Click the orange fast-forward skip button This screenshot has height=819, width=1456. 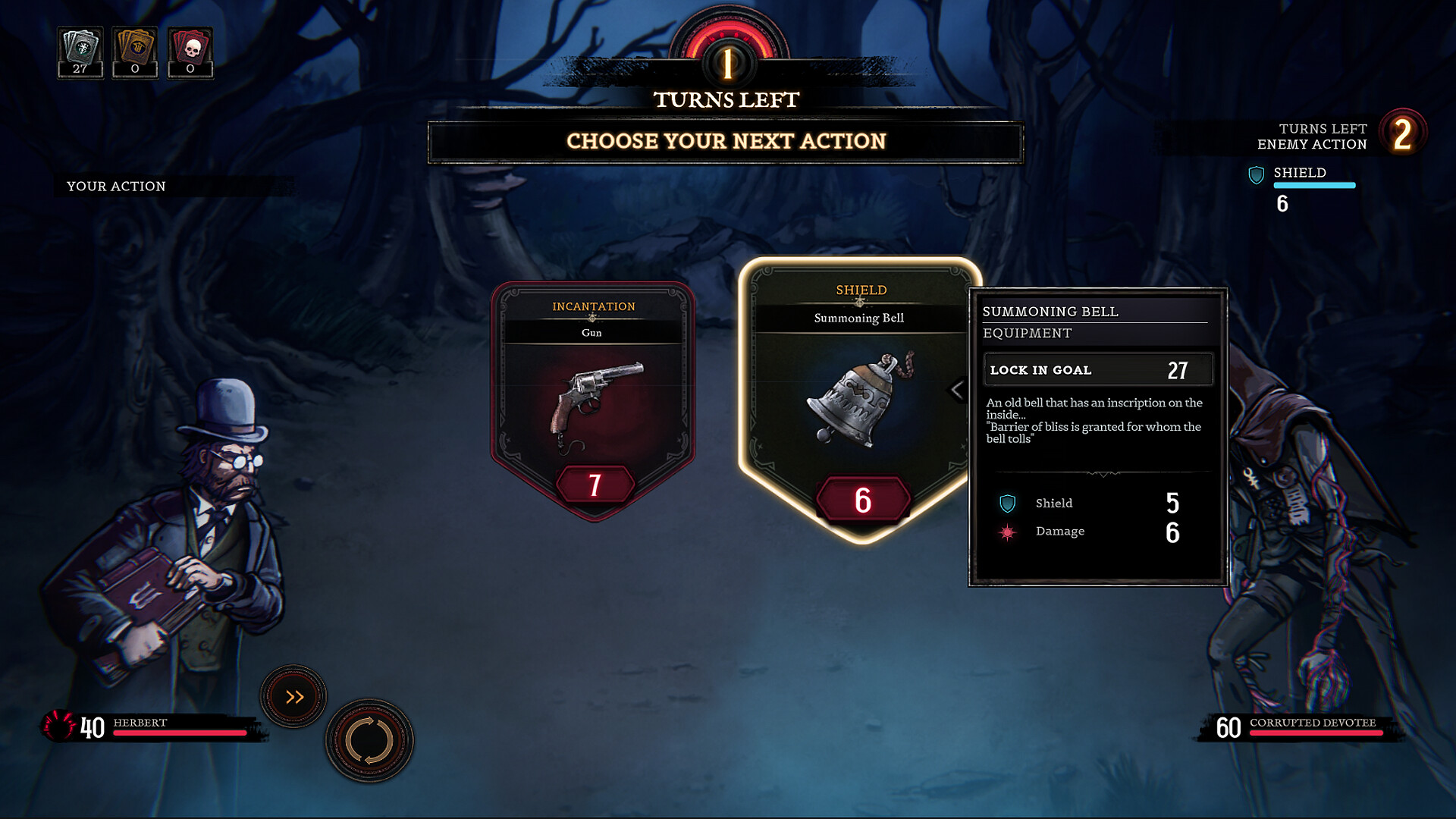coord(294,695)
